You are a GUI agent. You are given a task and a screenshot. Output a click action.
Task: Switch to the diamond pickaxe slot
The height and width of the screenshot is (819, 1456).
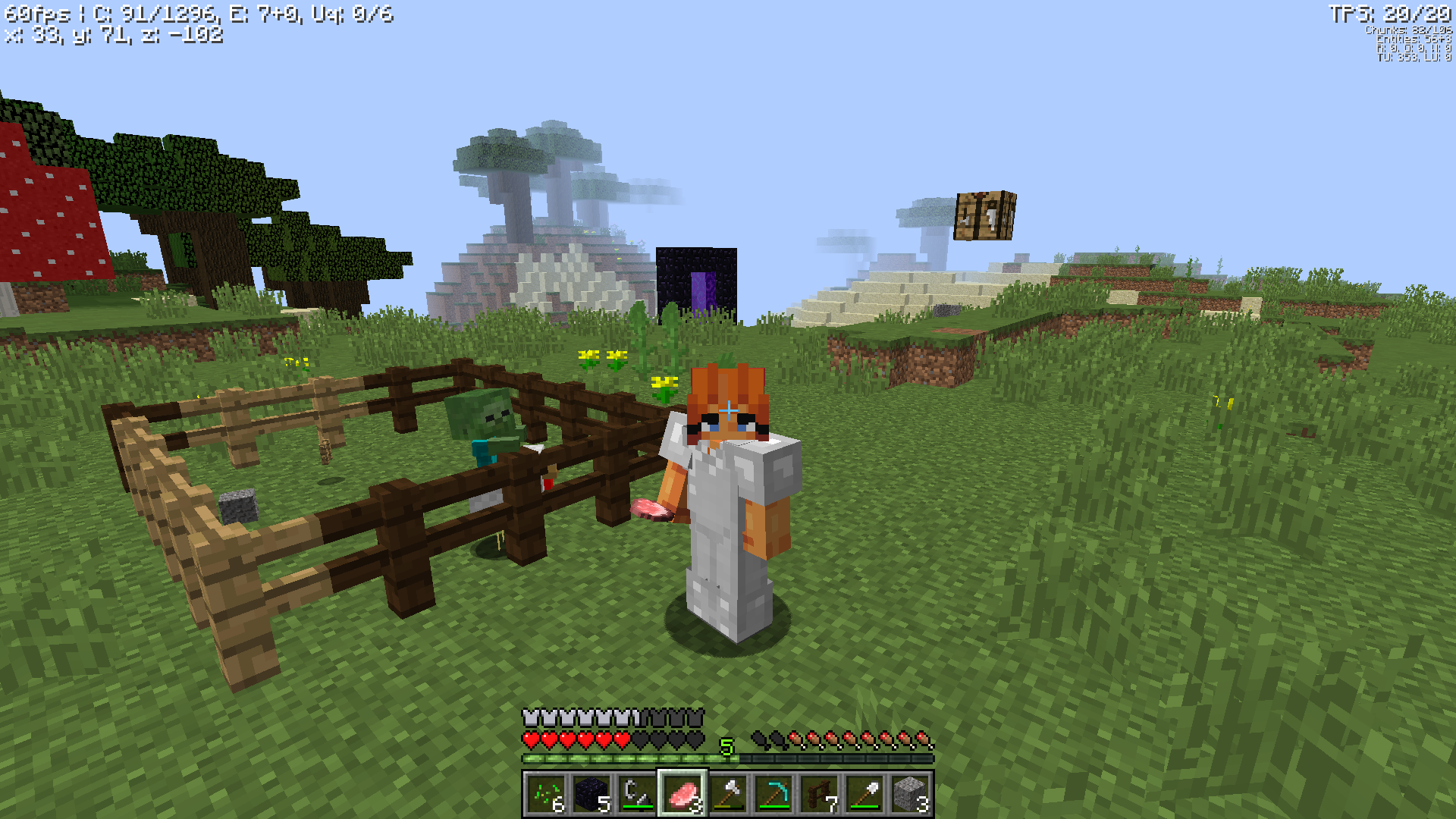coord(773,794)
